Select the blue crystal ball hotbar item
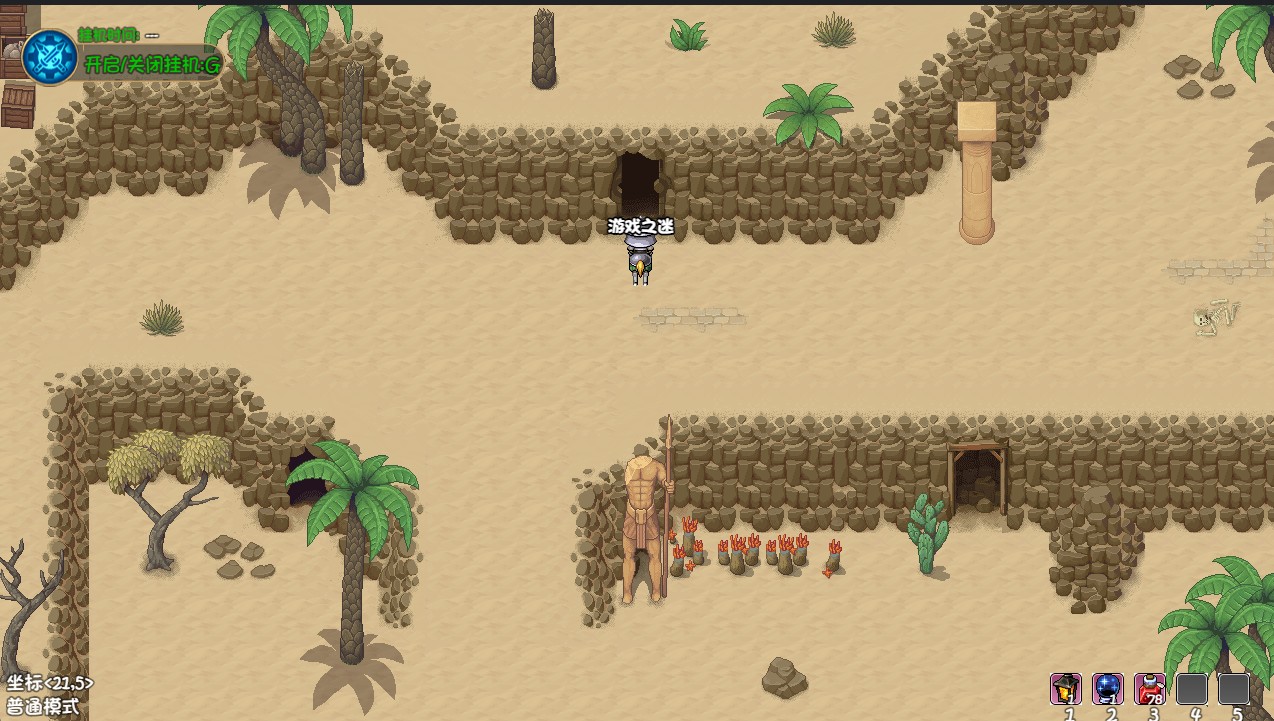This screenshot has height=721, width=1274. pyautogui.click(x=1108, y=689)
